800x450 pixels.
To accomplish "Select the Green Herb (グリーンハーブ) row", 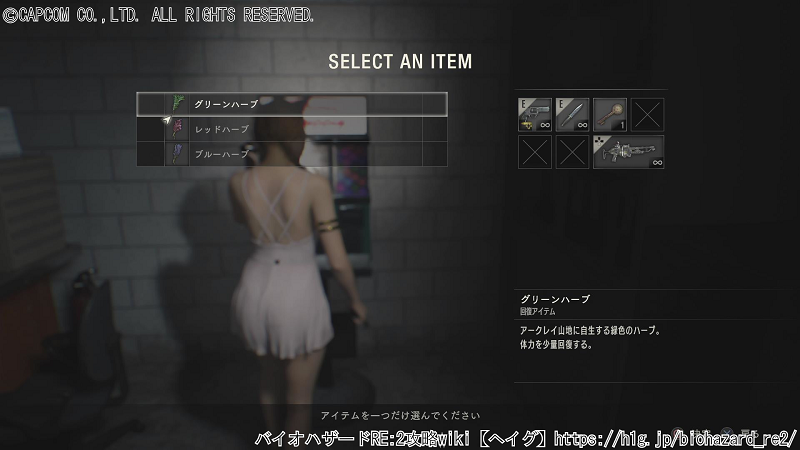I will click(x=291, y=104).
